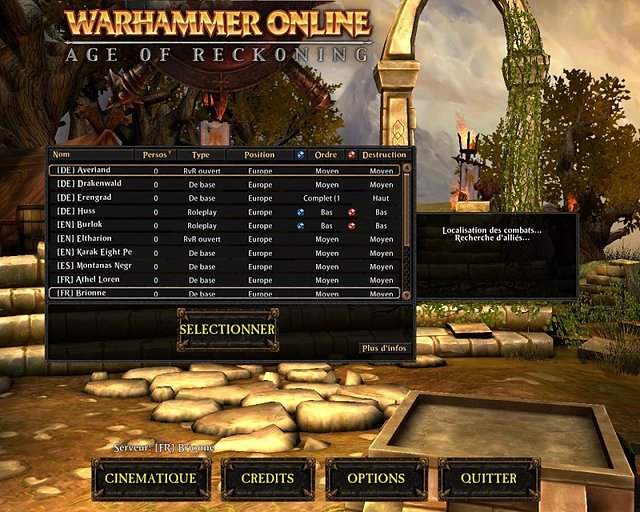The image size is (640, 512).
Task: Sort servers by Persos column header
Action: click(x=155, y=155)
